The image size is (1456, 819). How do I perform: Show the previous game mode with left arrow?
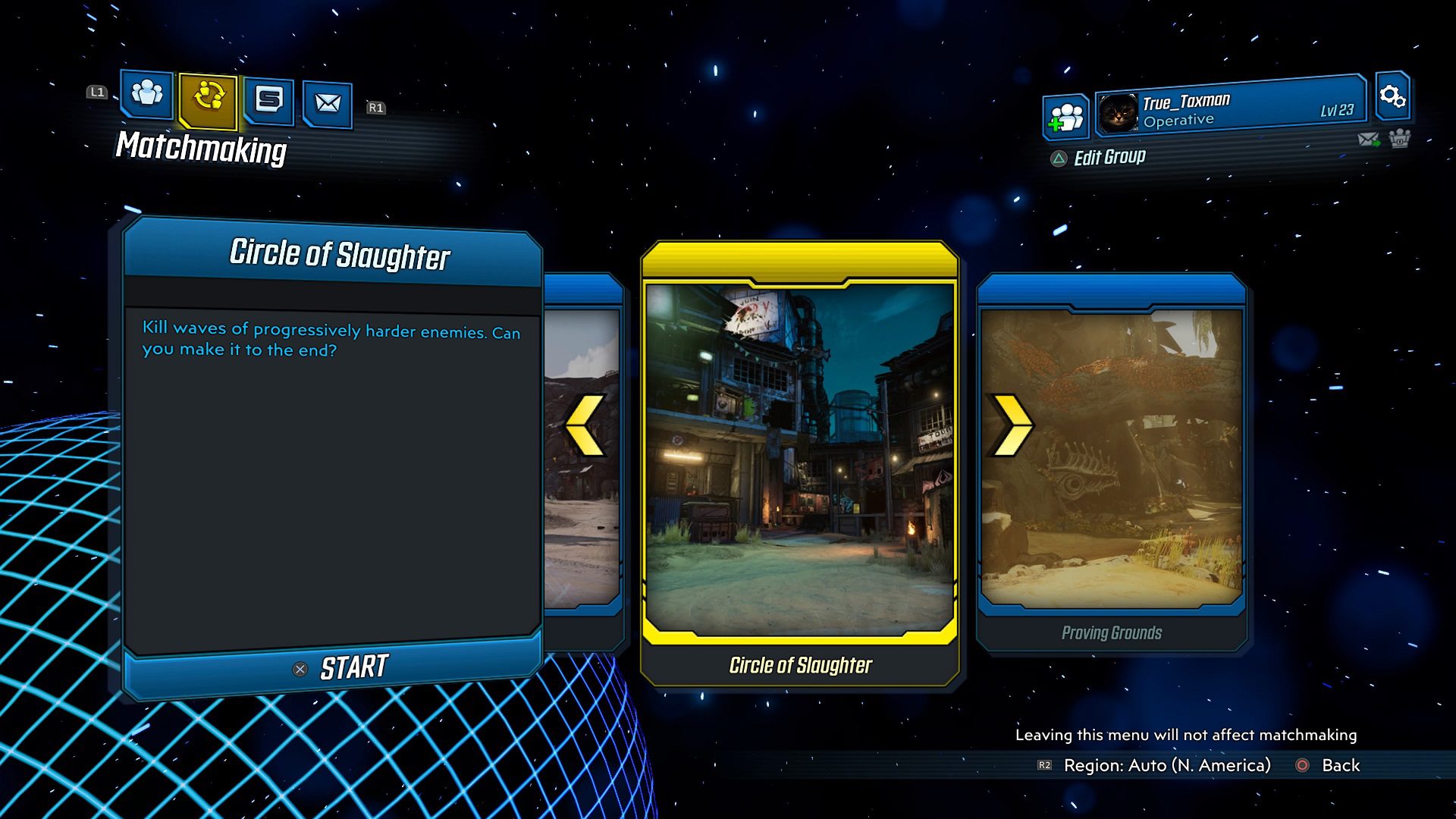coord(586,425)
